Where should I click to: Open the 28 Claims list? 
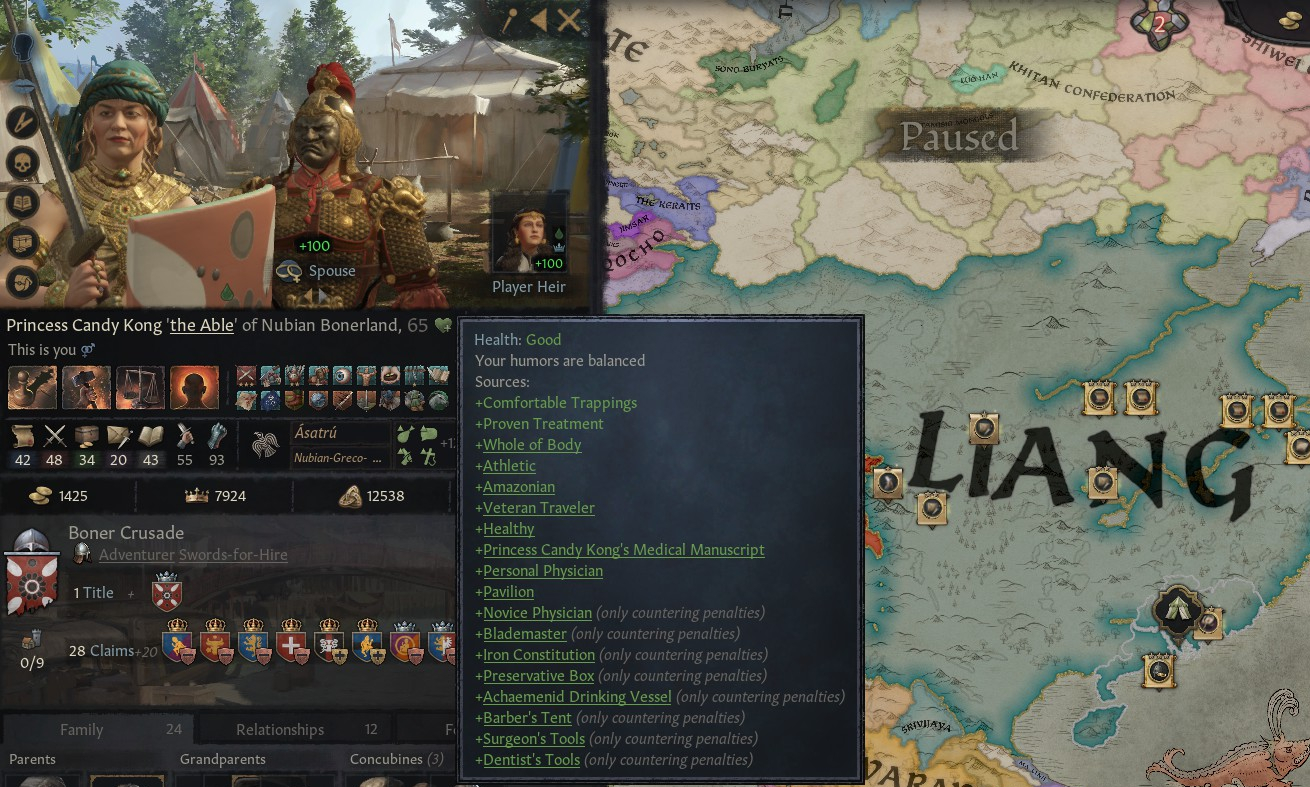[101, 650]
